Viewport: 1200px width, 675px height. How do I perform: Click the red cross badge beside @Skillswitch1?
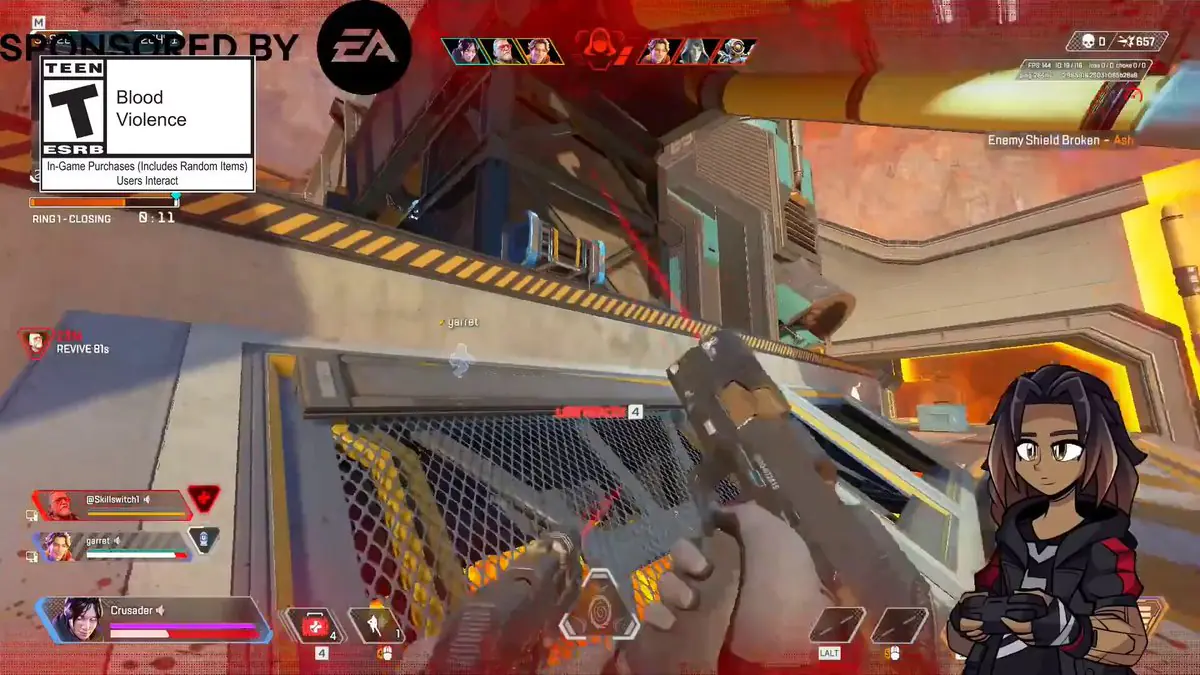(x=203, y=498)
